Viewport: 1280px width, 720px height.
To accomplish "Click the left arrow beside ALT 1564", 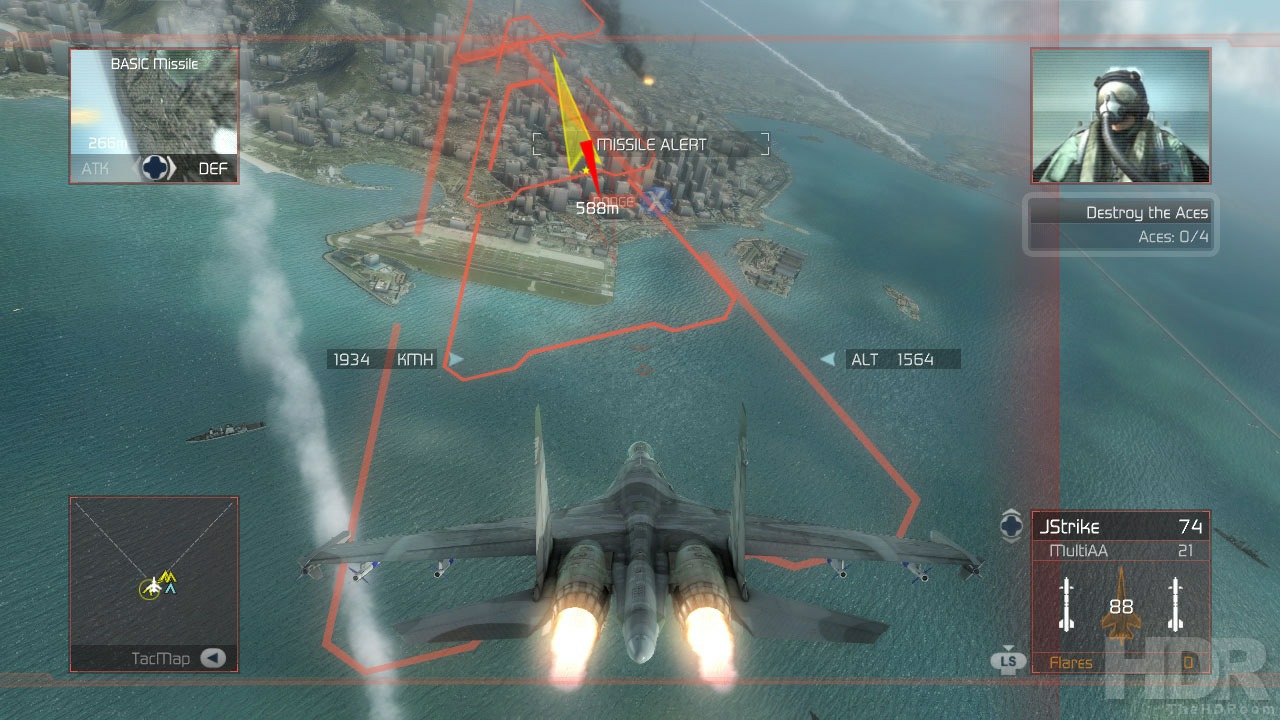I will pos(826,359).
